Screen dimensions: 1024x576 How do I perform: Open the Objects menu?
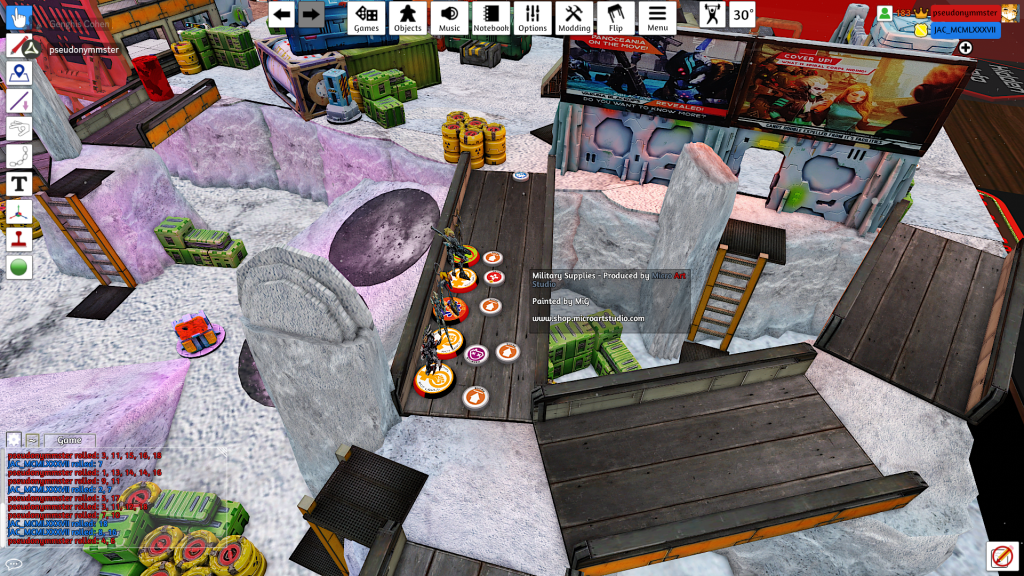[x=407, y=18]
